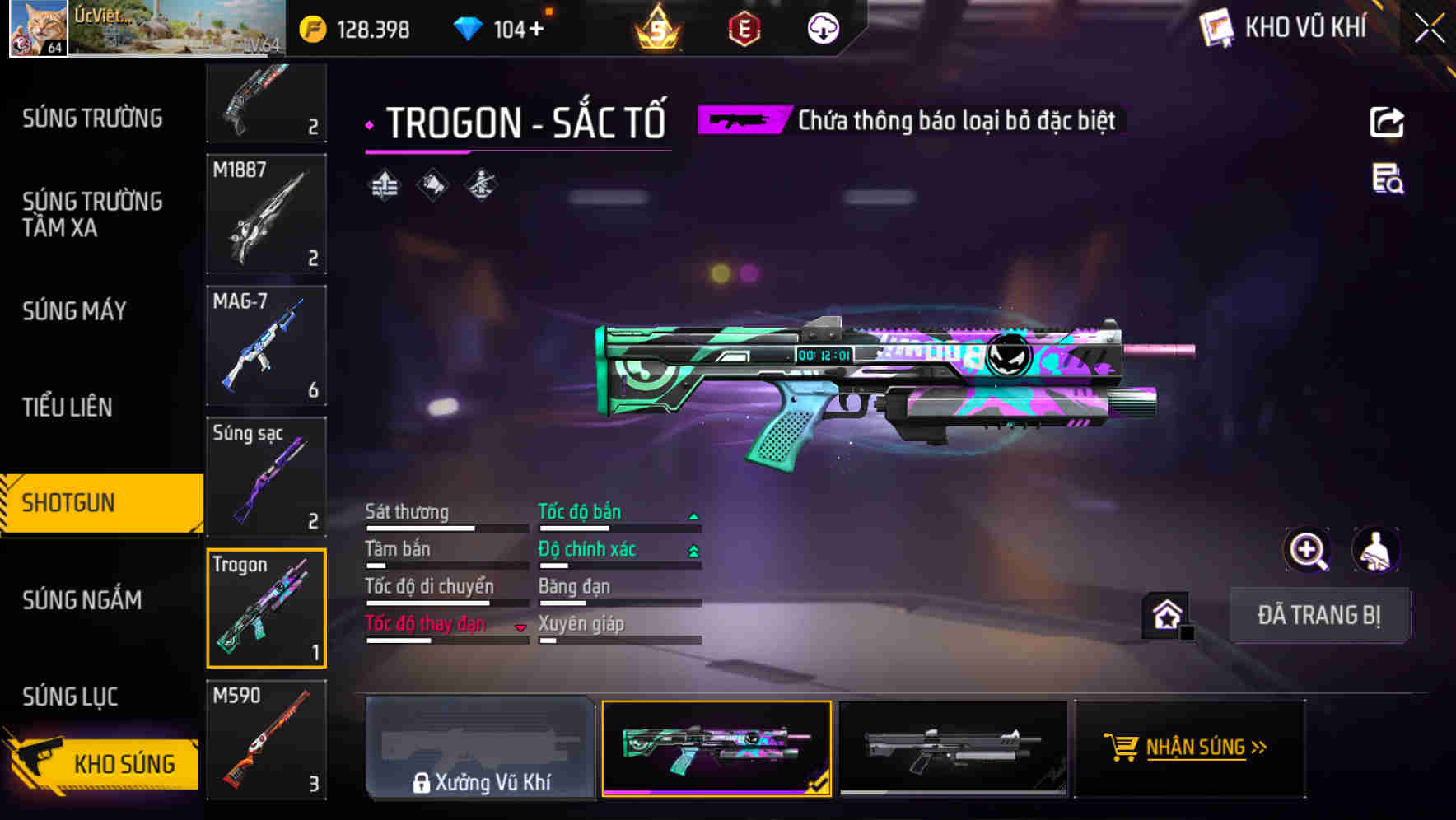Screen dimensions: 1456x820
Task: Choose the MAG-7 weapon slot
Action: [266, 345]
